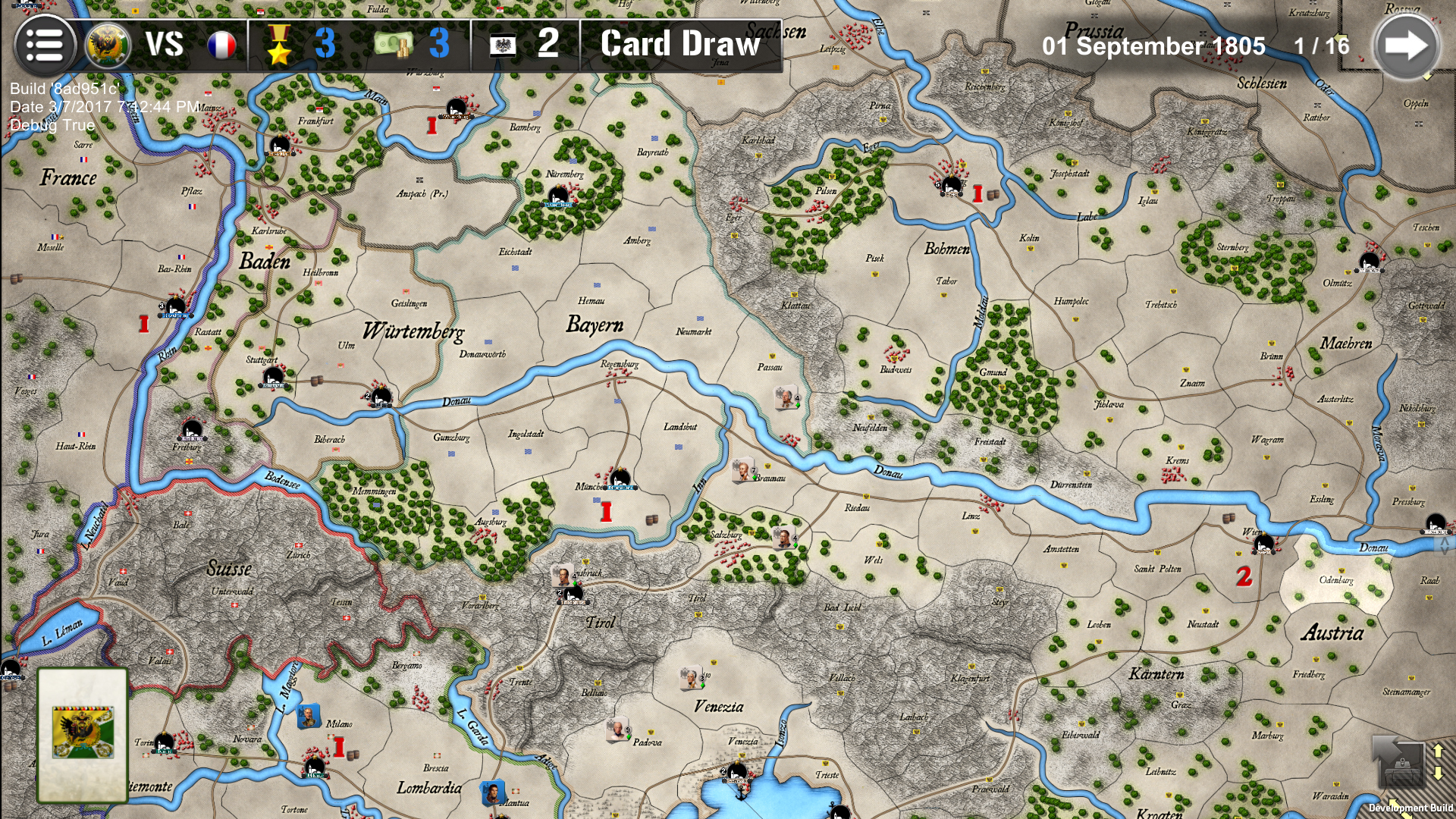Click the yellow up scroll arrow on map edge
Screen dimensions: 1456x819
[x=1437, y=751]
